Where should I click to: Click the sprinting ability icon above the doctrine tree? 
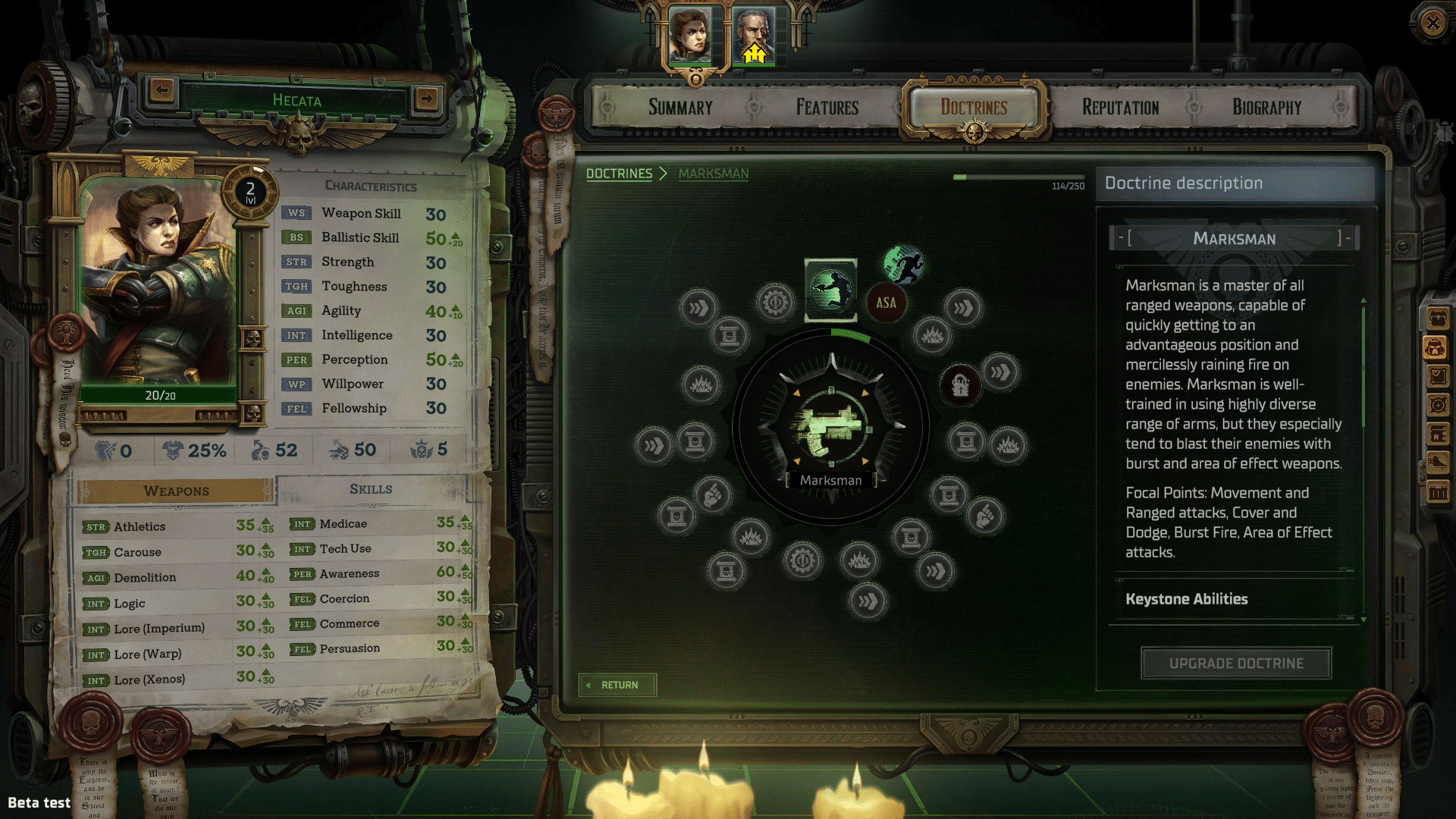(903, 264)
